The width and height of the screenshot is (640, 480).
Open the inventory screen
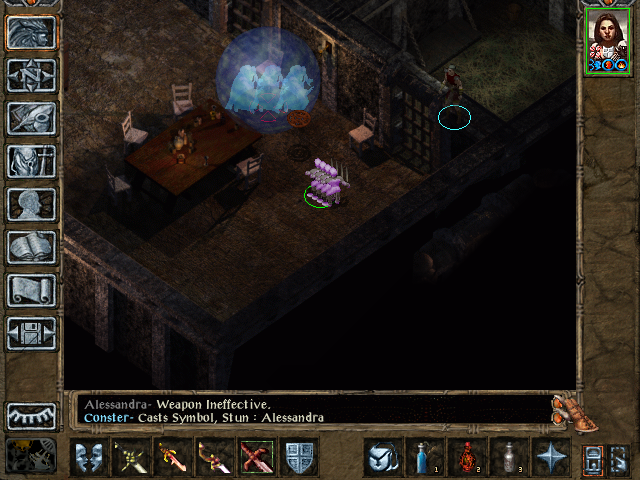(x=31, y=161)
